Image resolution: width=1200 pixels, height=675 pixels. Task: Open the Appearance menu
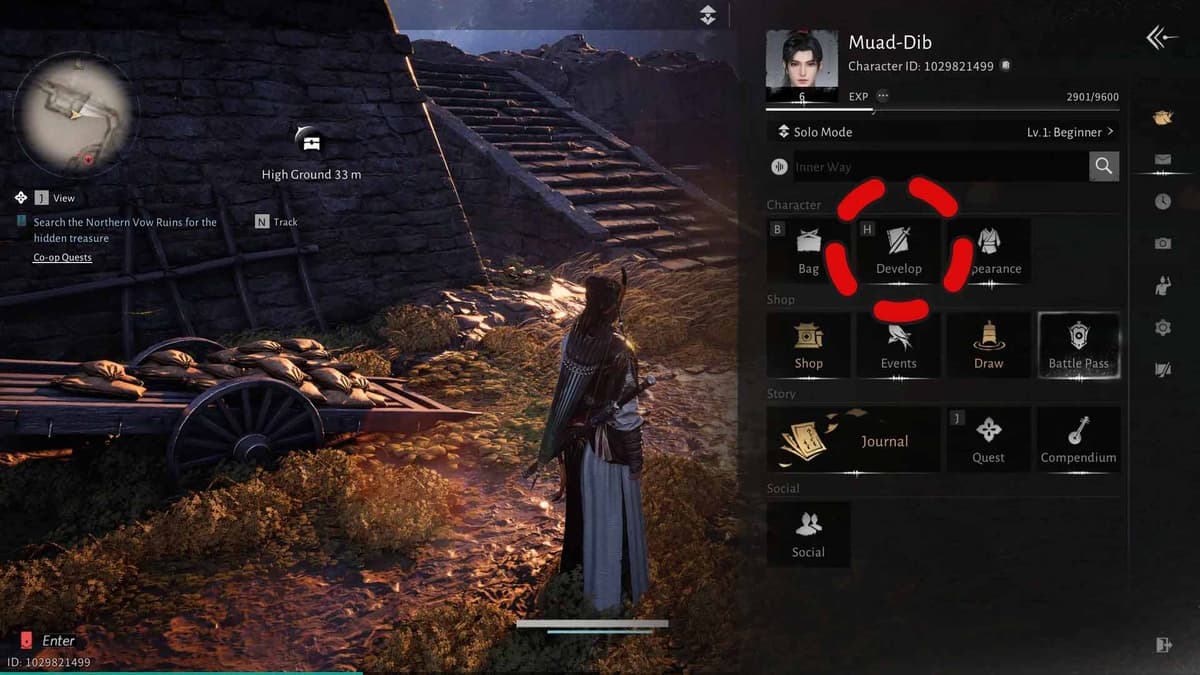pyautogui.click(x=989, y=251)
